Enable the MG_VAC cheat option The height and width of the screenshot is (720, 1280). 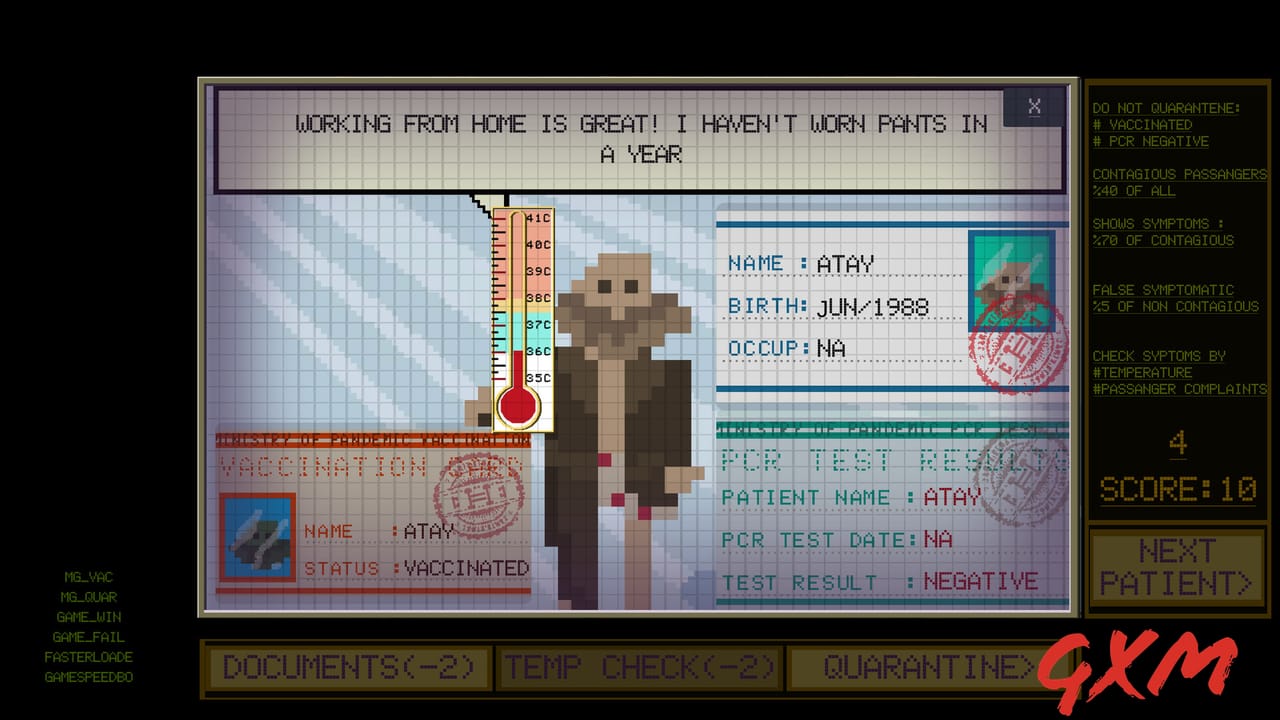click(x=89, y=577)
